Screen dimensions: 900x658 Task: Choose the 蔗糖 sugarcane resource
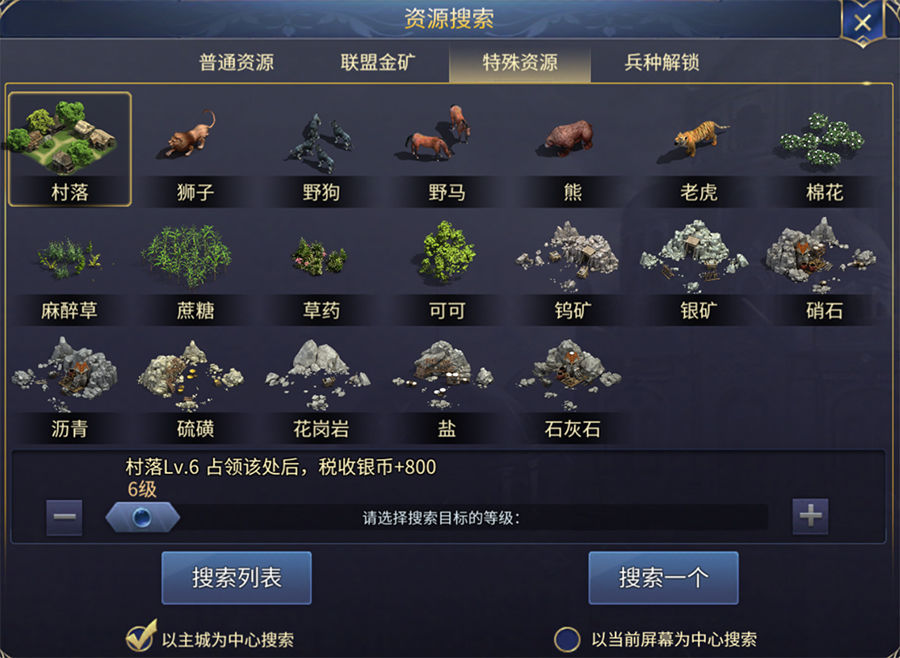tap(195, 267)
